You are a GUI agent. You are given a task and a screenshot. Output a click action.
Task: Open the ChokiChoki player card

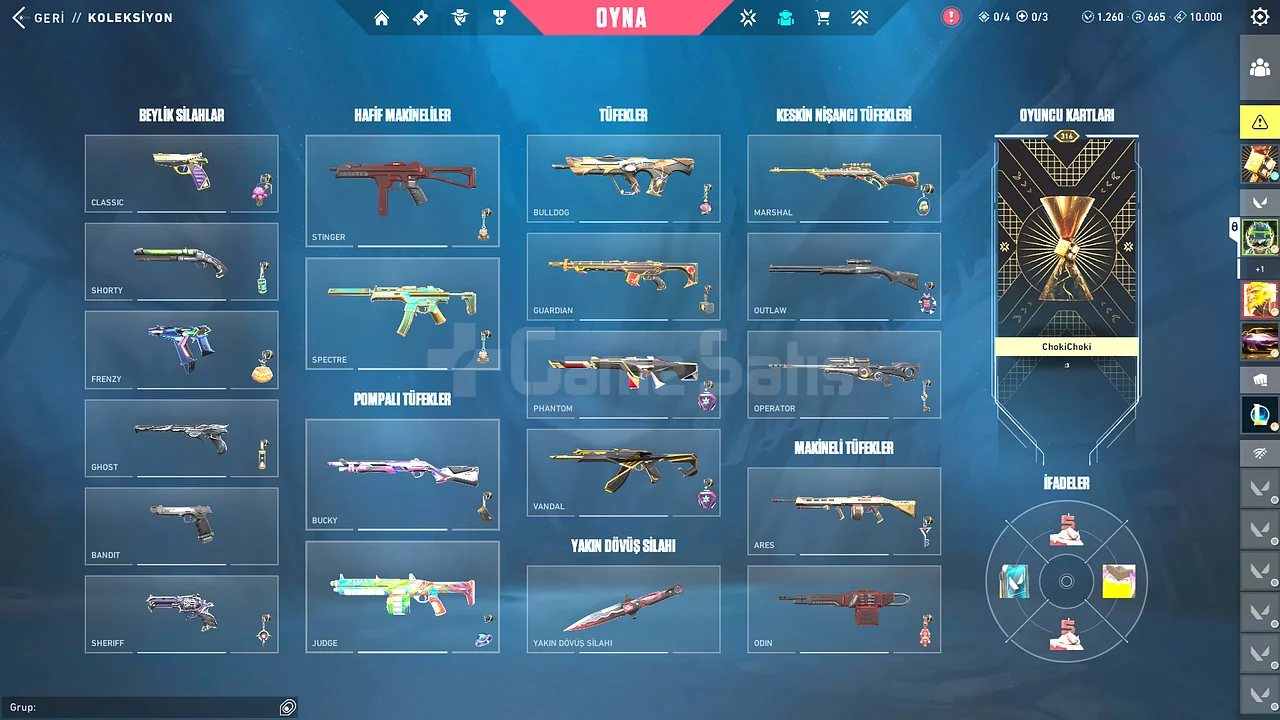(1067, 250)
